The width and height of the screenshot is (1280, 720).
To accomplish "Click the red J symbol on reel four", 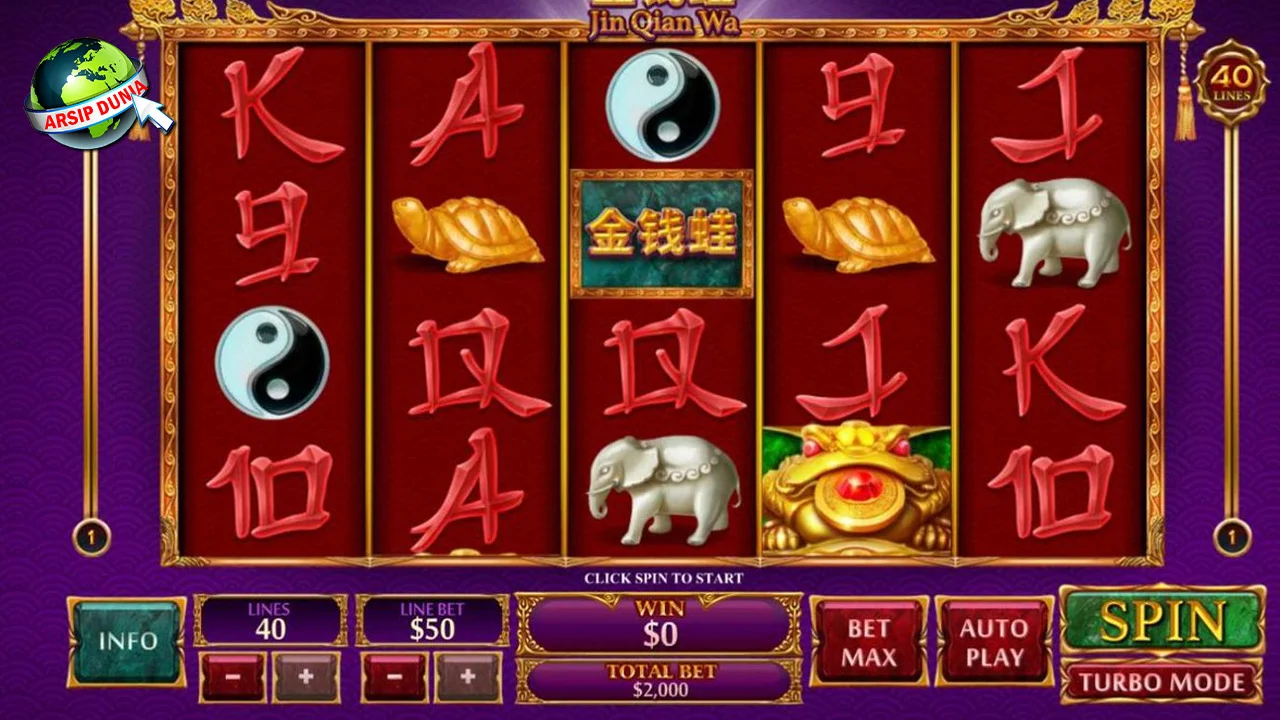I will [x=857, y=360].
